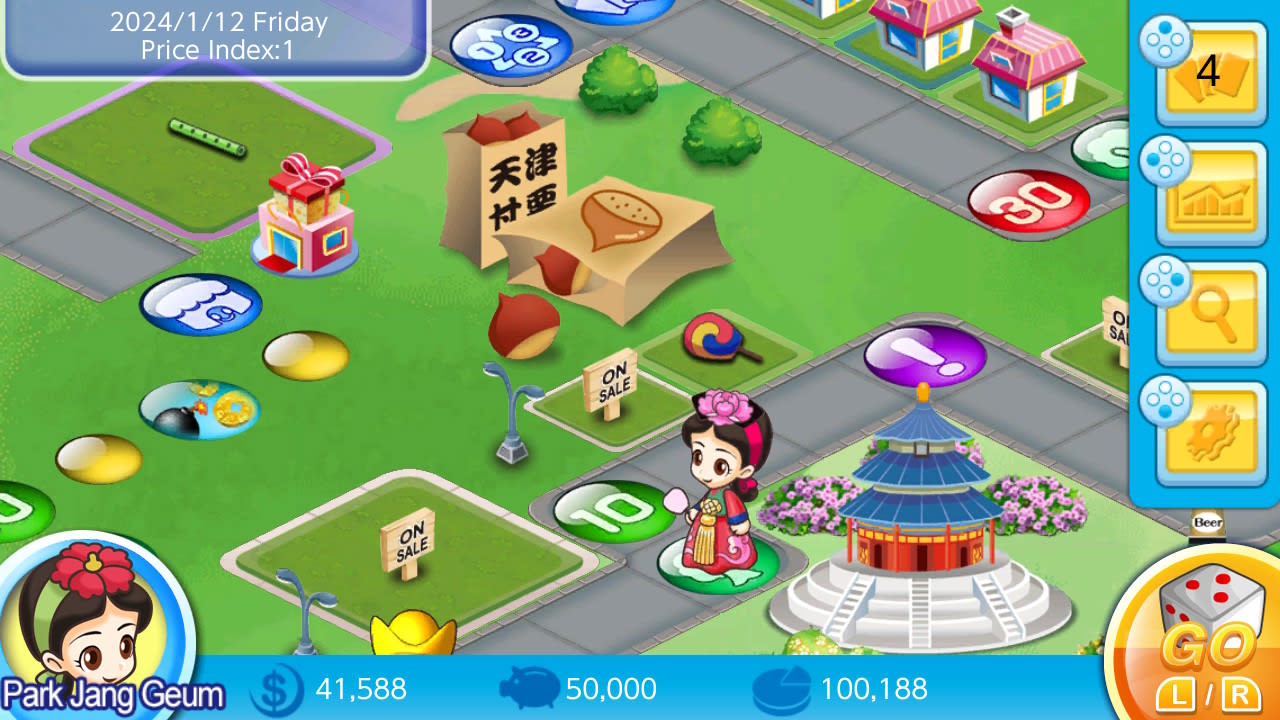Click the piggy bank icon beside 50,000
The width and height of the screenshot is (1280, 720).
[x=528, y=689]
